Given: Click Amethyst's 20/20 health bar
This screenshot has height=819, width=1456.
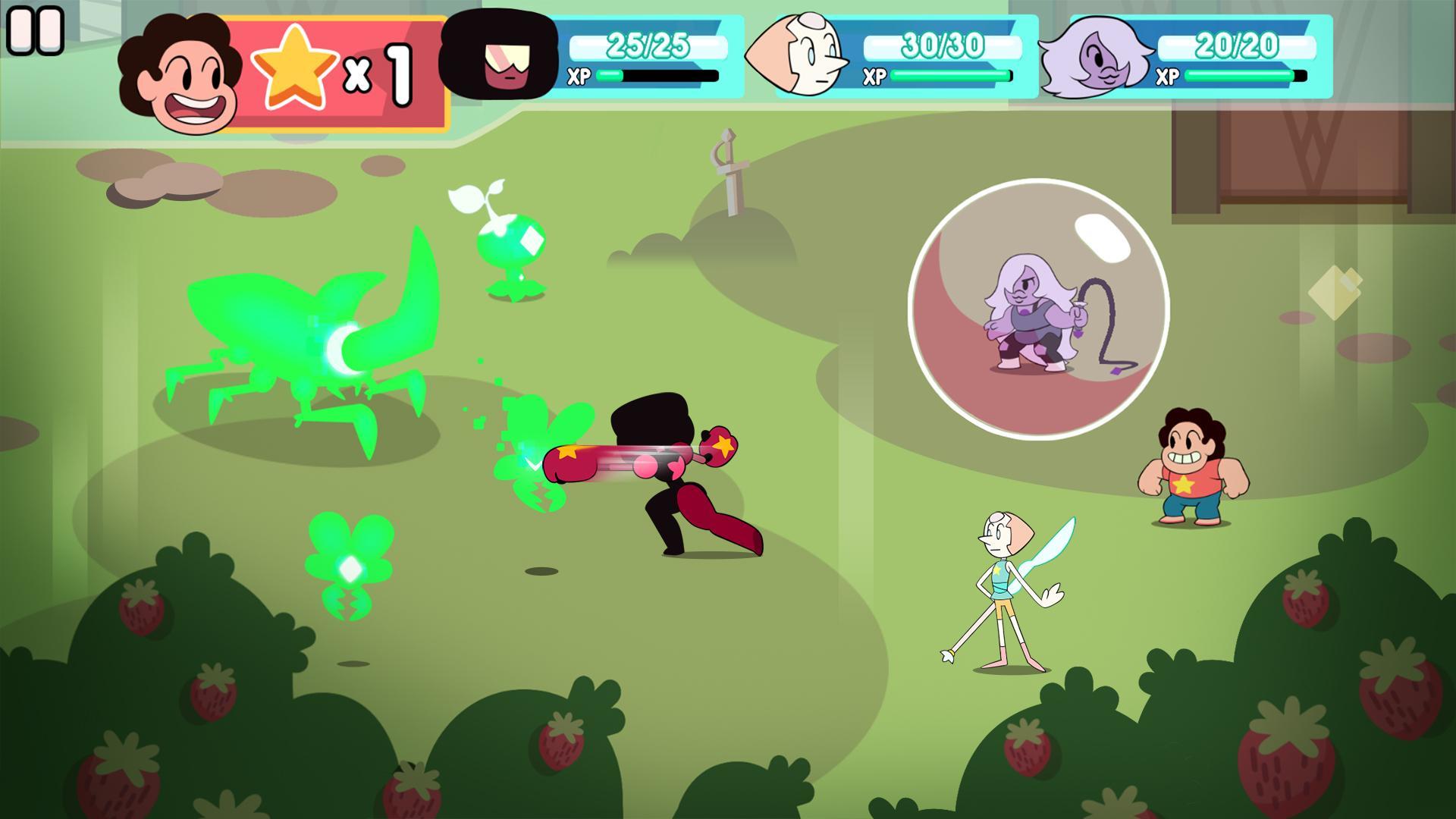Looking at the screenshot, I should click(x=1236, y=45).
